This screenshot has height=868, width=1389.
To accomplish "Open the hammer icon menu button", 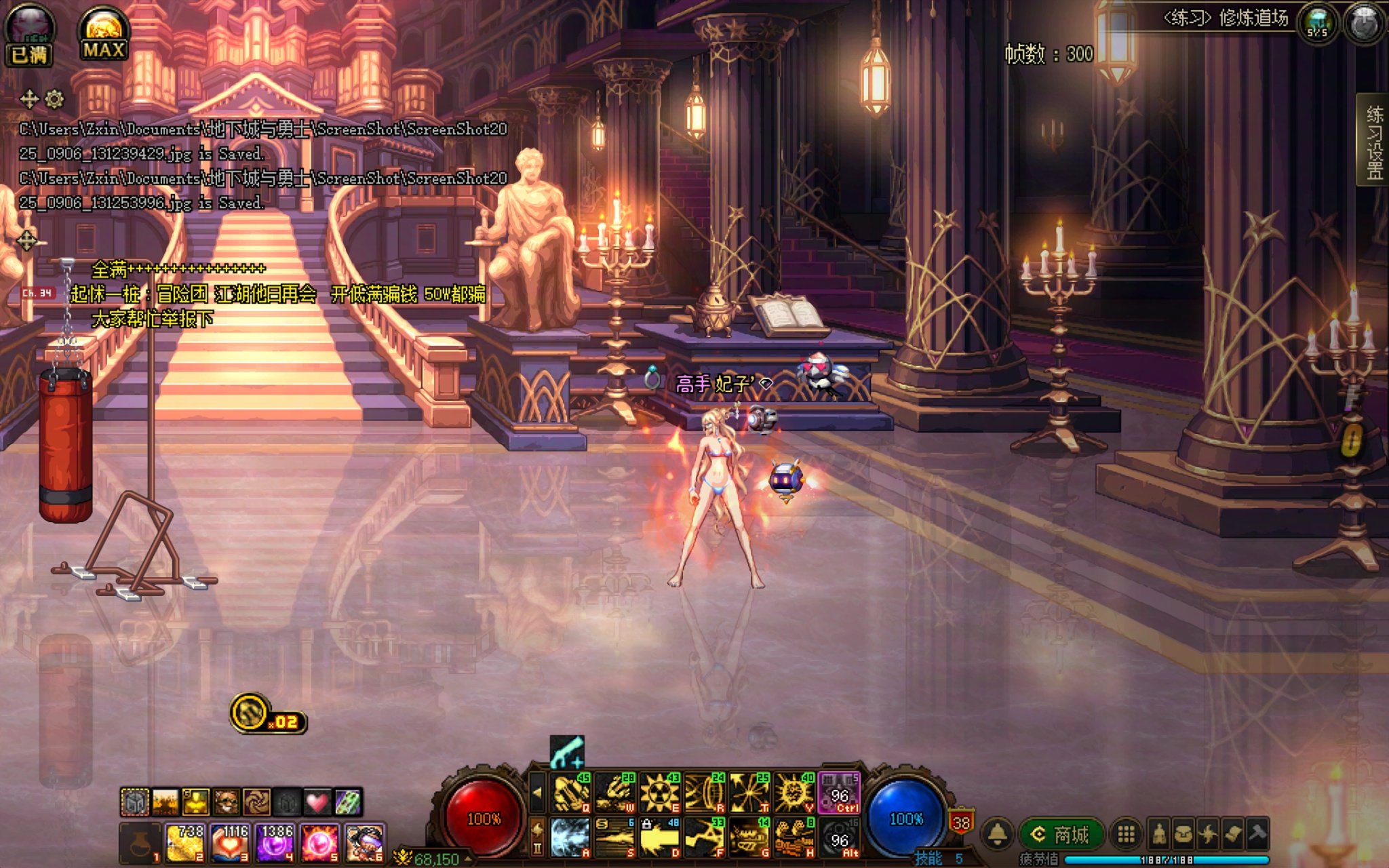I will click(1257, 834).
